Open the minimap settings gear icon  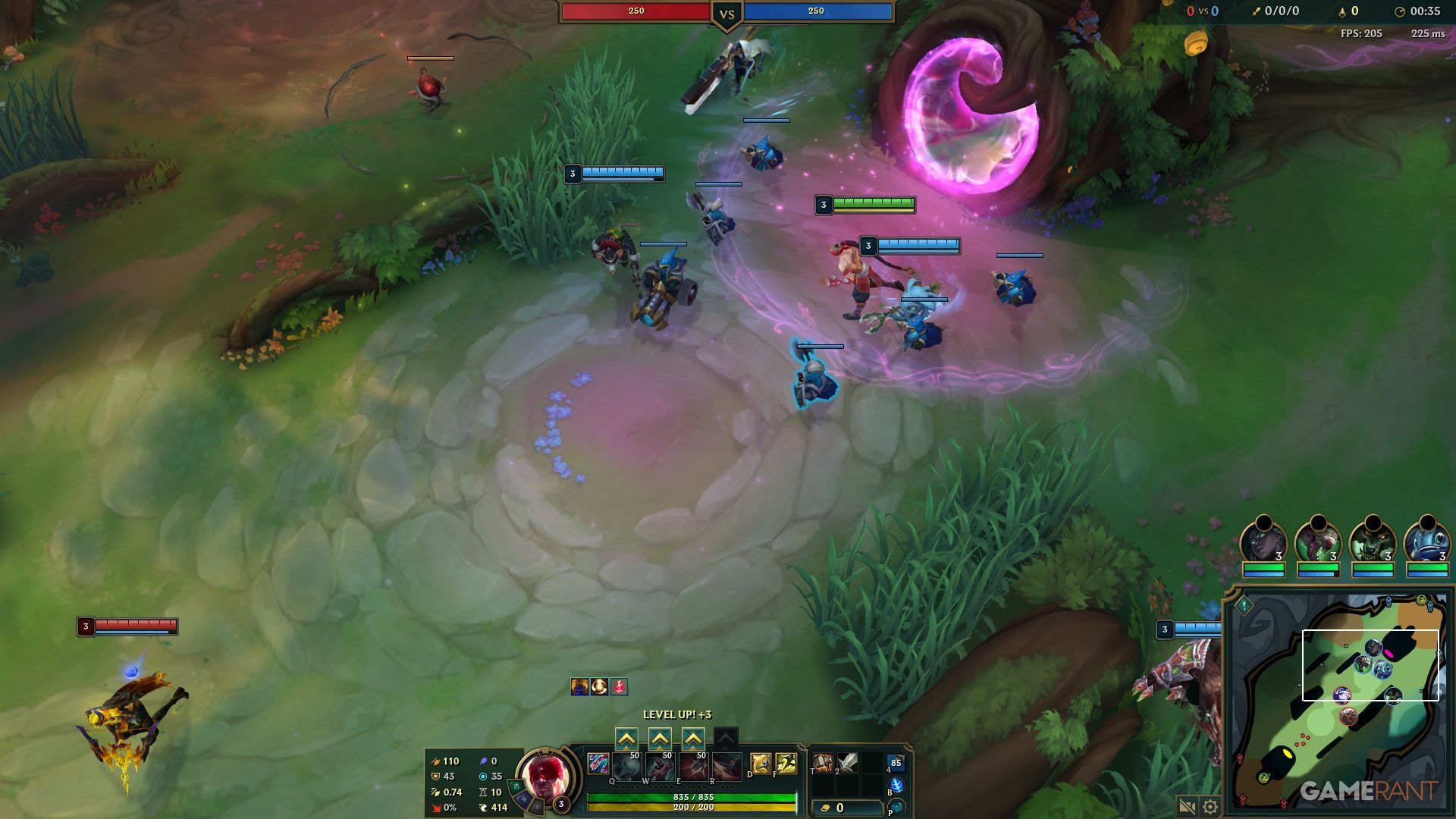(1210, 807)
